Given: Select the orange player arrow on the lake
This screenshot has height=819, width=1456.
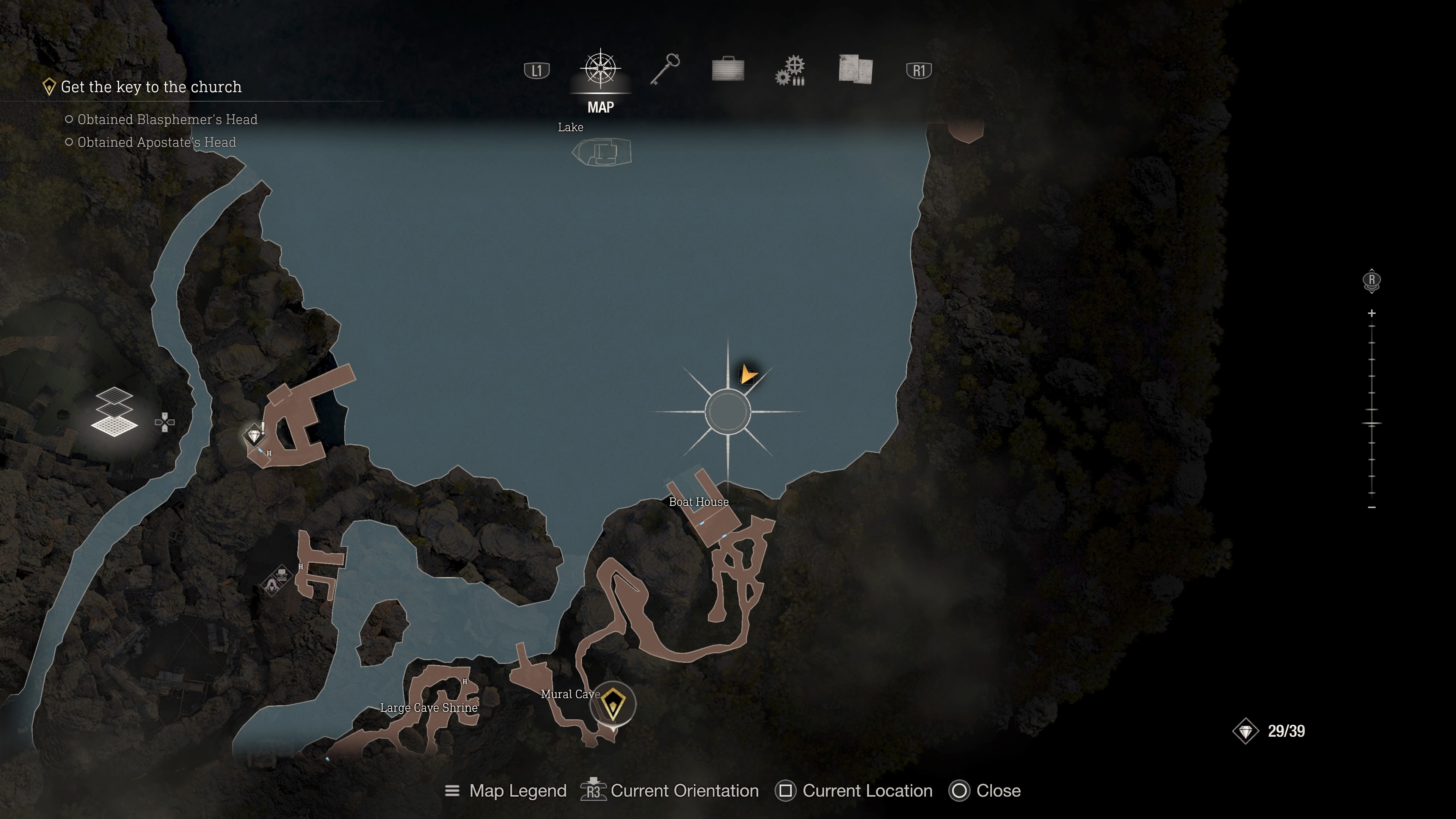Looking at the screenshot, I should click(x=747, y=374).
